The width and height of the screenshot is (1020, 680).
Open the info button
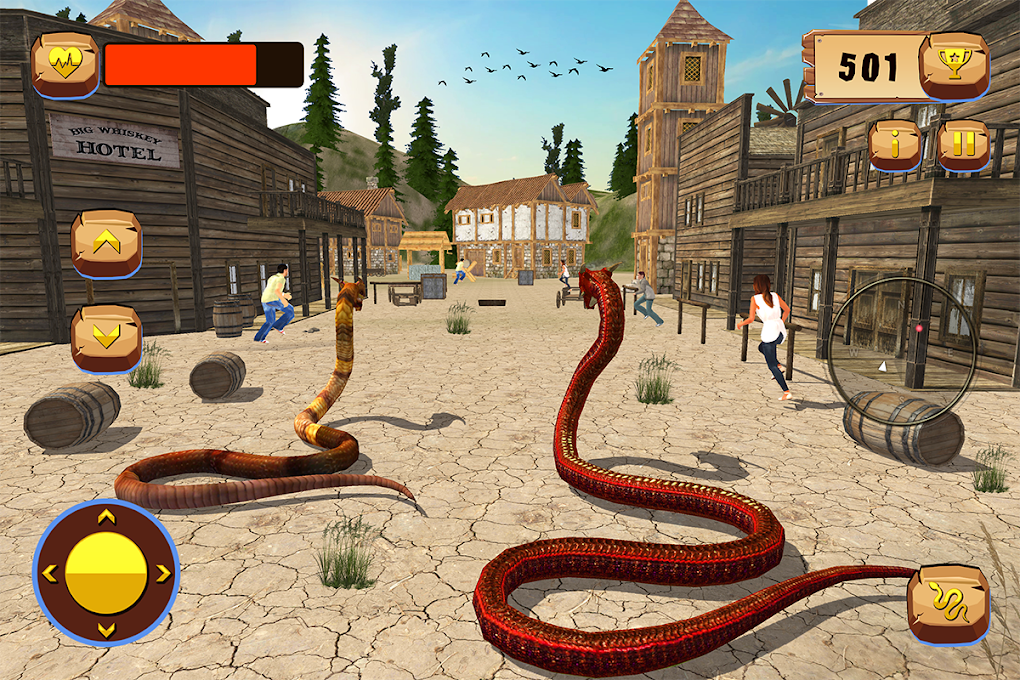(895, 145)
